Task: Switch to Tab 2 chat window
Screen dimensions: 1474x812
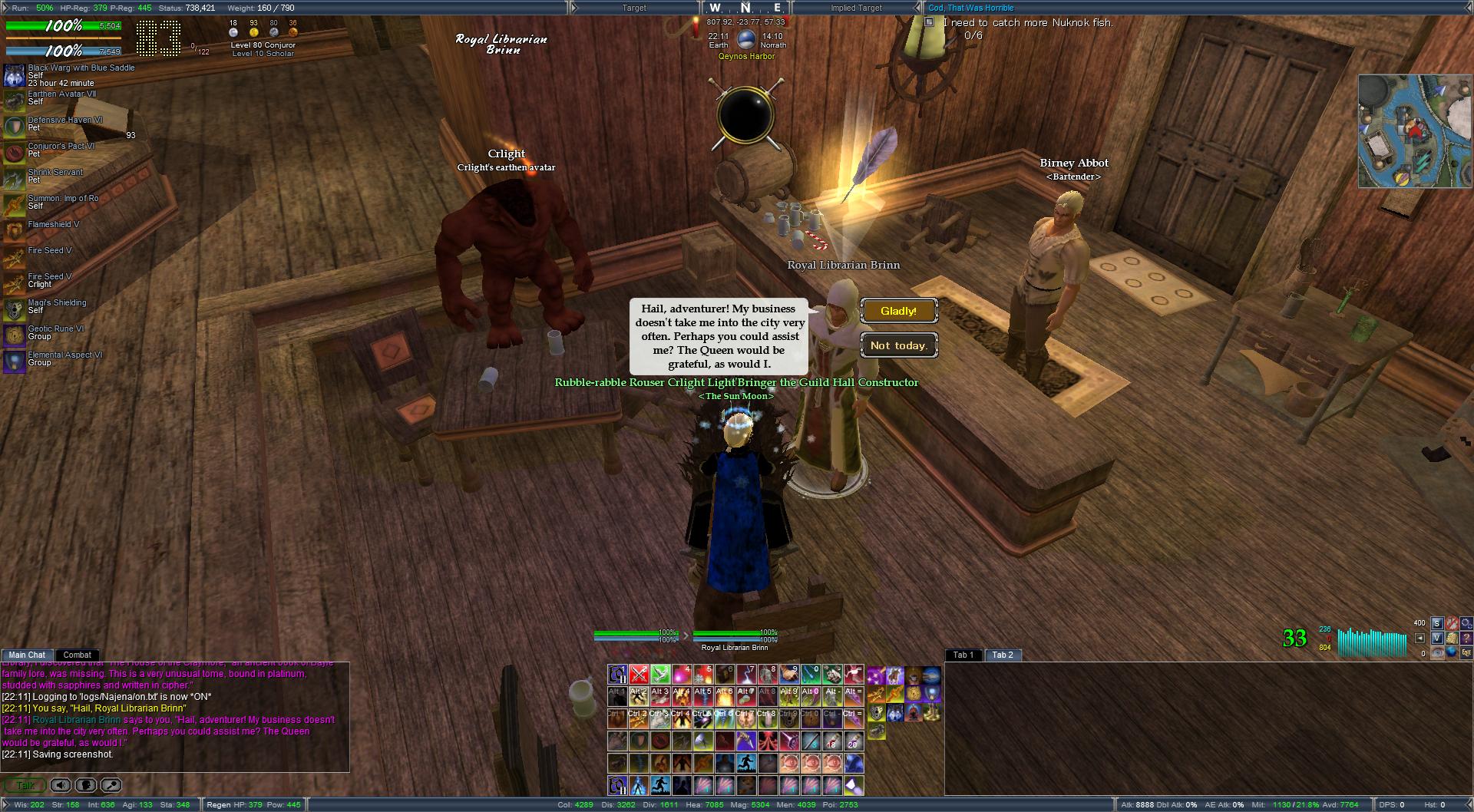Action: click(1002, 655)
